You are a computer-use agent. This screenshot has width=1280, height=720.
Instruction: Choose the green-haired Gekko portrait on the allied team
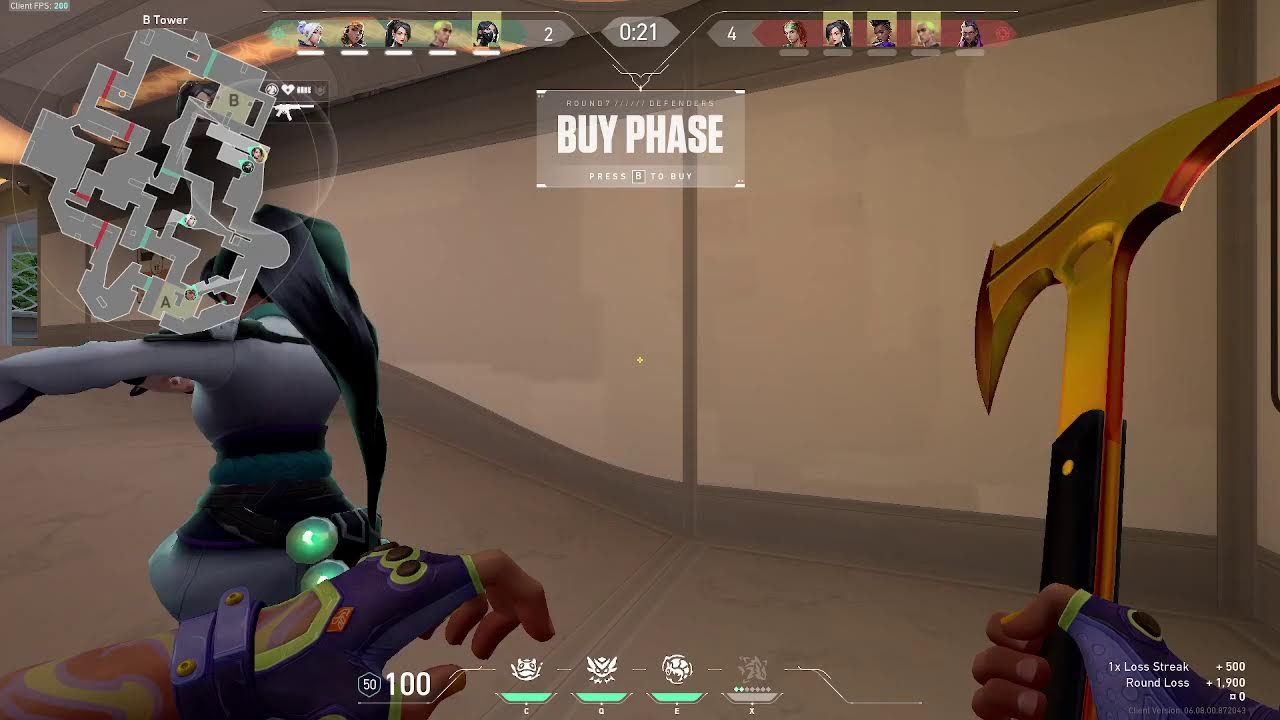[x=442, y=34]
